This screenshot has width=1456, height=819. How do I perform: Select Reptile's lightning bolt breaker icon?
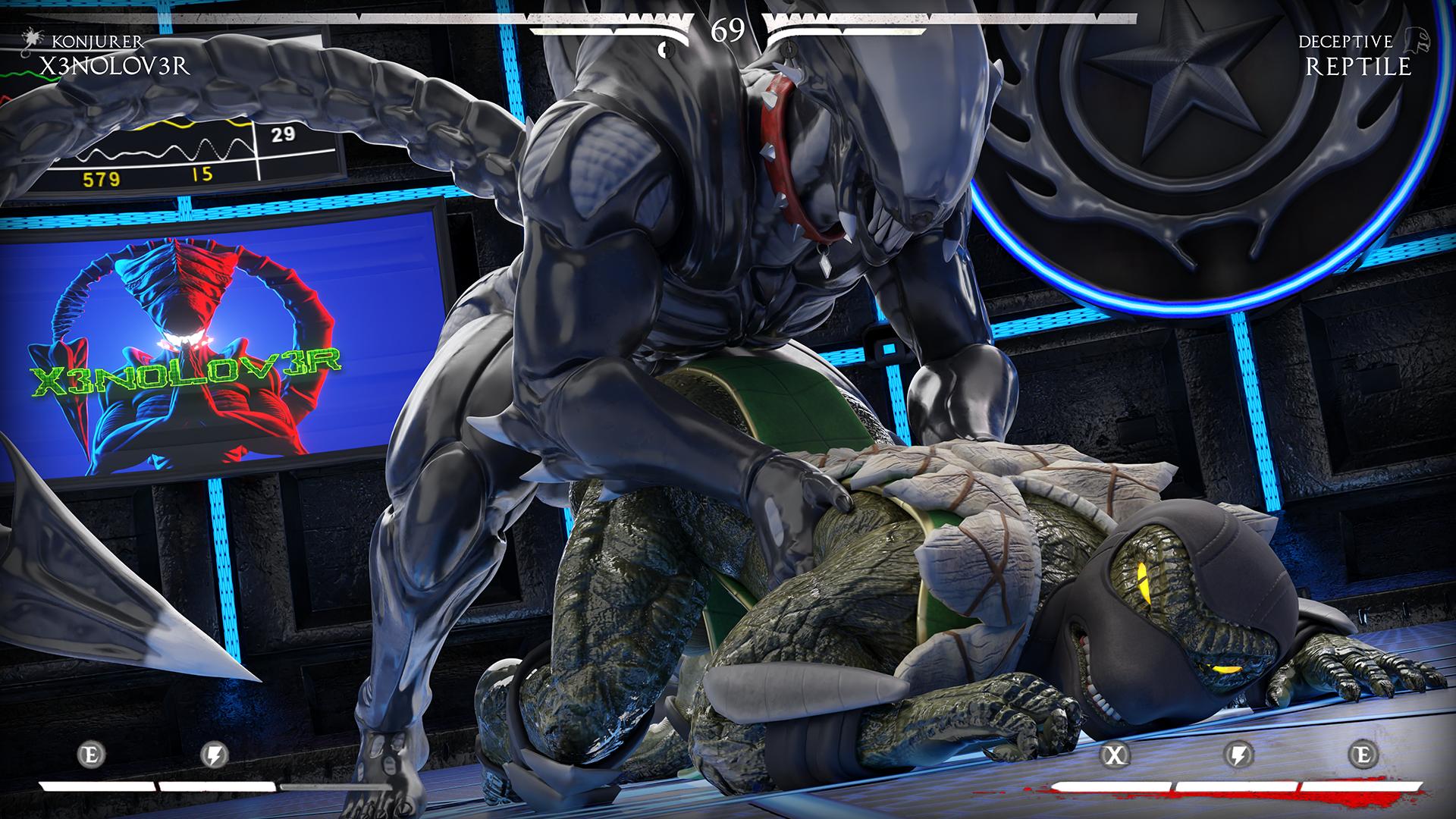click(x=1239, y=755)
